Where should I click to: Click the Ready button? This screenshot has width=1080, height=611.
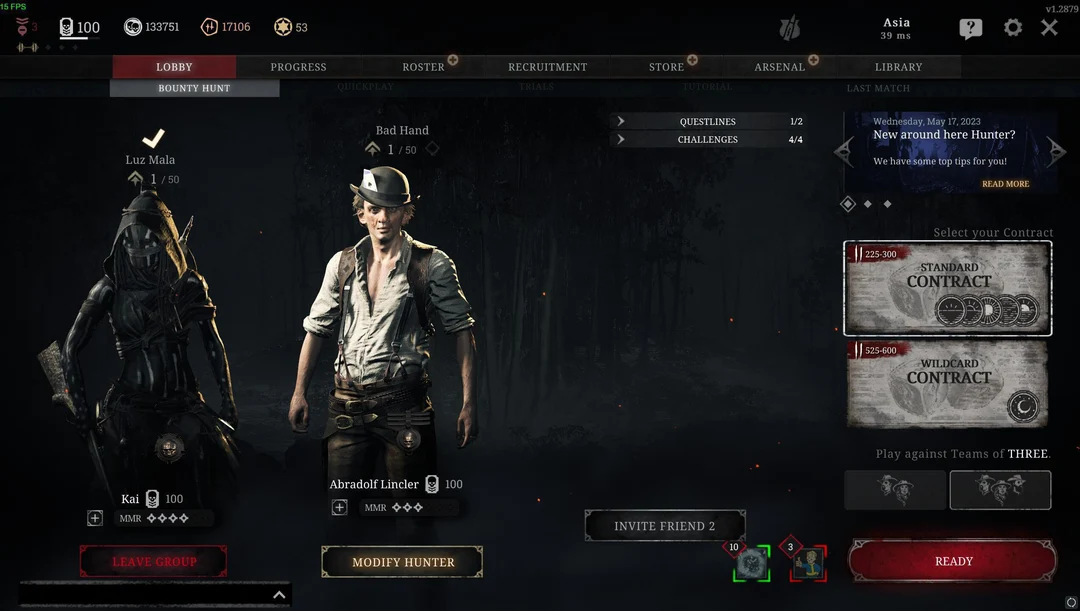point(953,561)
